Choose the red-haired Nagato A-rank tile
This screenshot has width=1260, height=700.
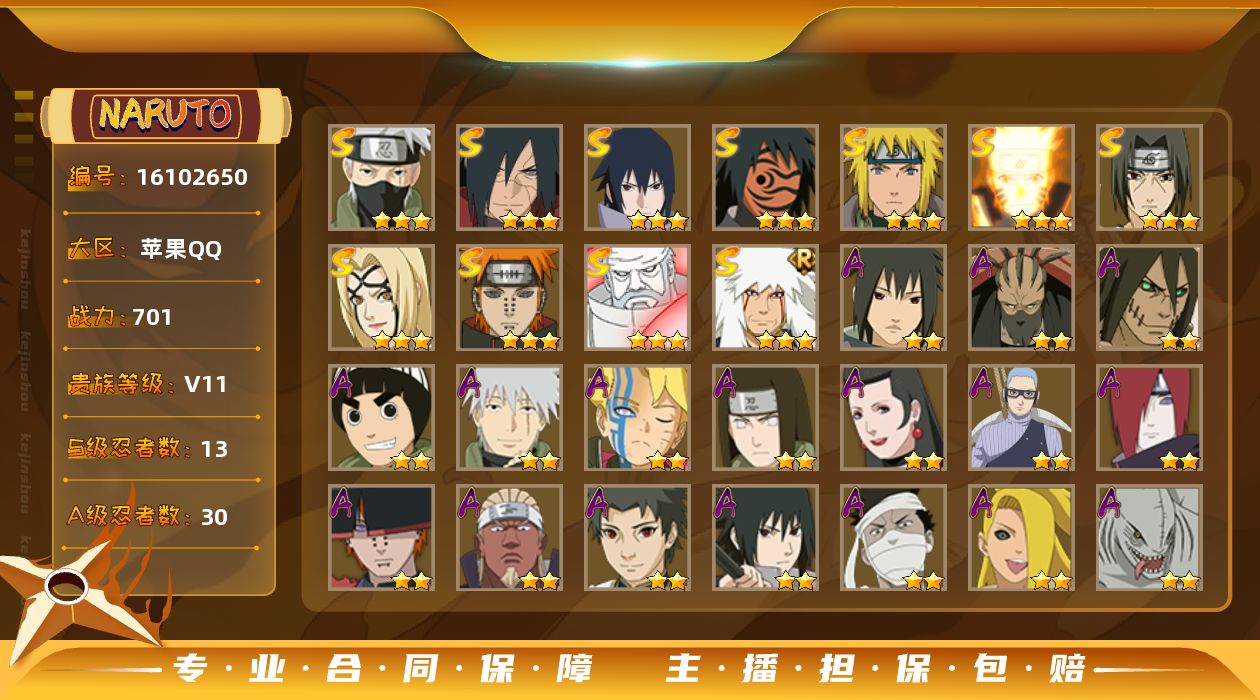(1149, 418)
